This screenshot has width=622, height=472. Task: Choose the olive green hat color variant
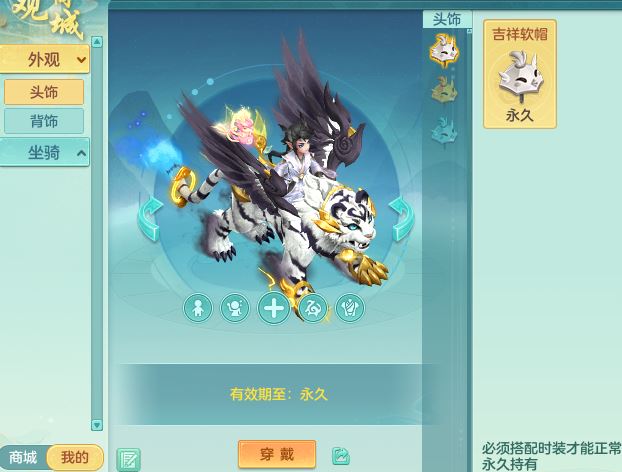tap(443, 90)
